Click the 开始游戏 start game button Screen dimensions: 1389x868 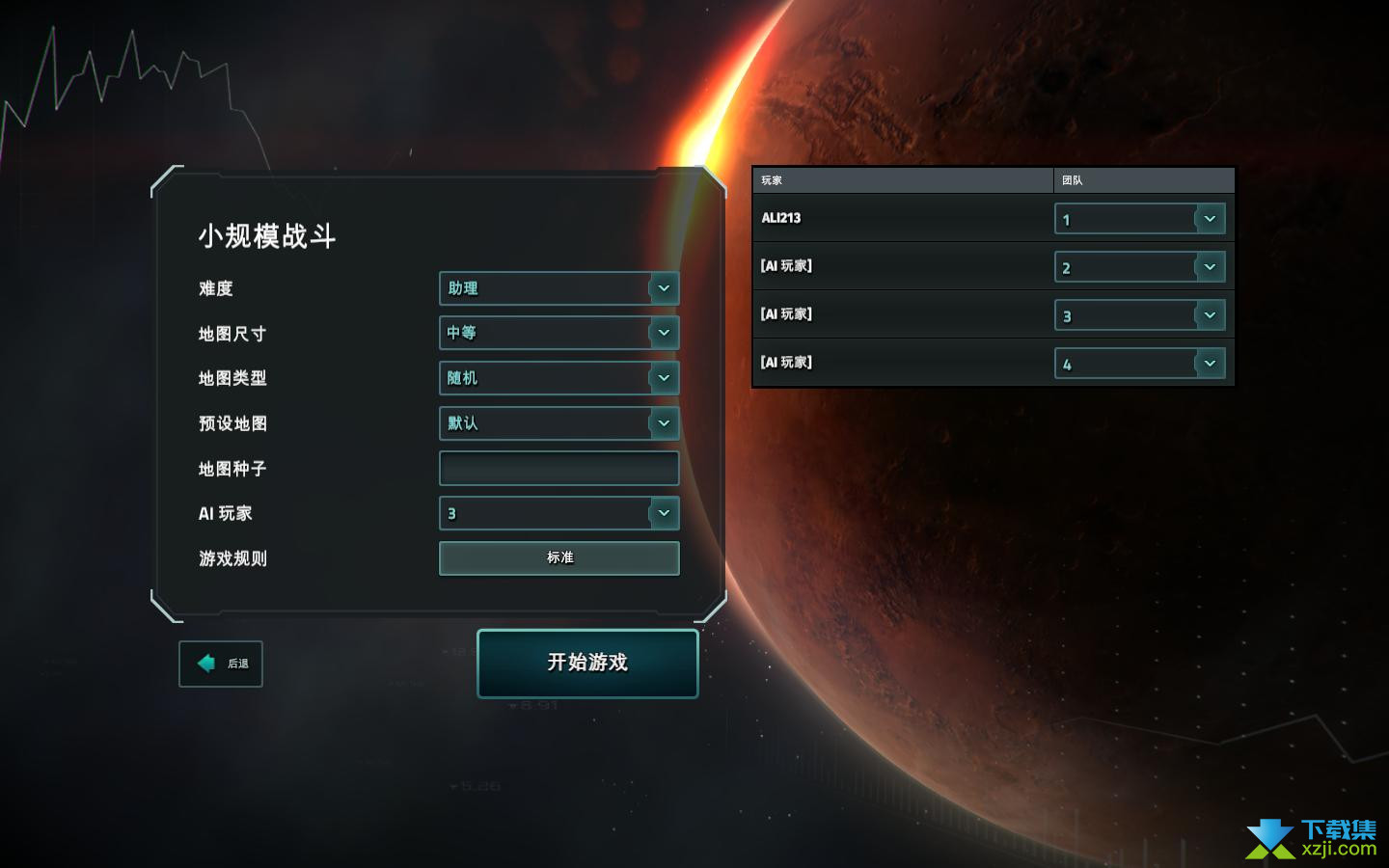587,663
